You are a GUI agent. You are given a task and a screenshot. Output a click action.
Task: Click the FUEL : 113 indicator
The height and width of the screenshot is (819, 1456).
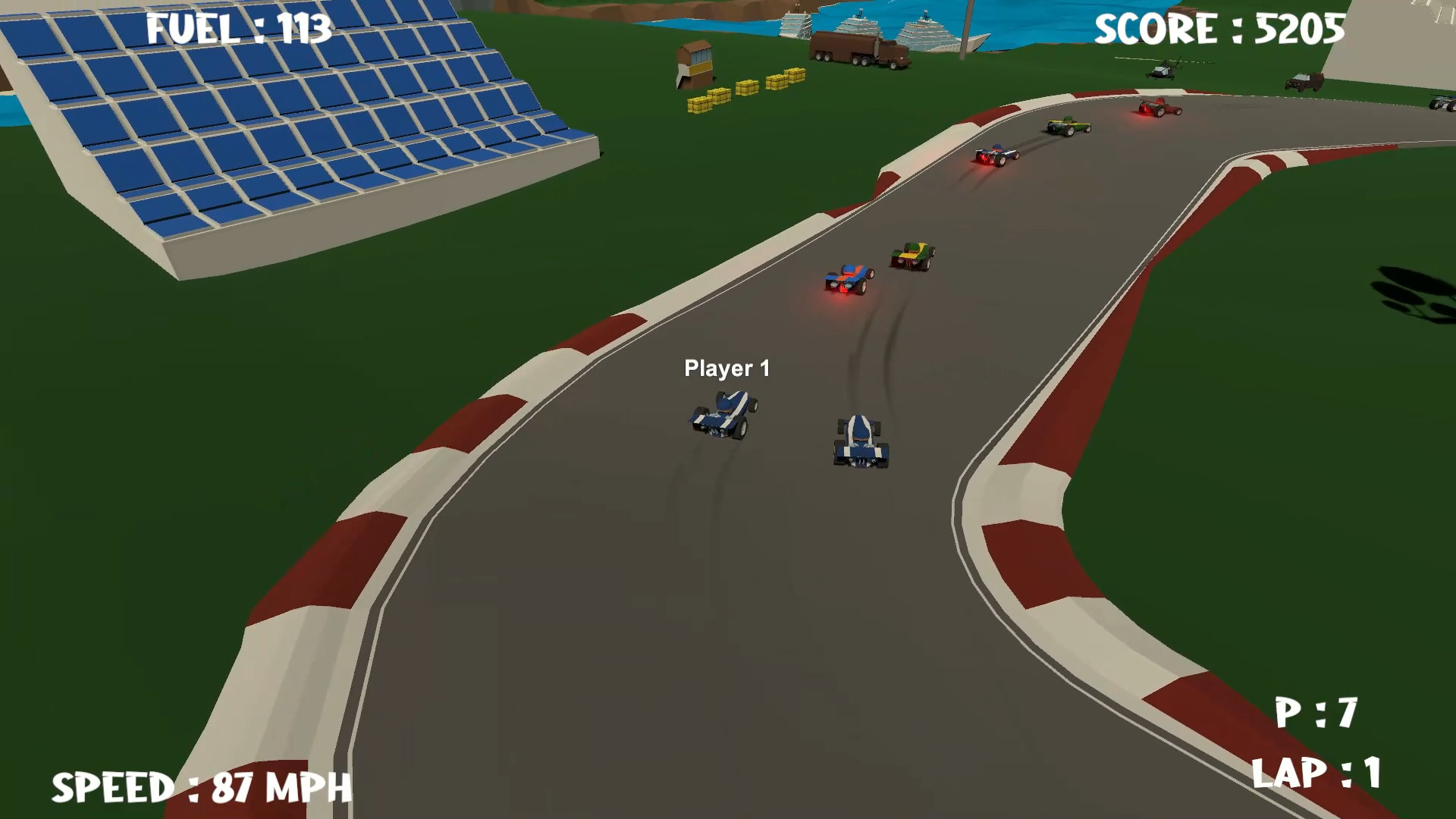point(238,27)
